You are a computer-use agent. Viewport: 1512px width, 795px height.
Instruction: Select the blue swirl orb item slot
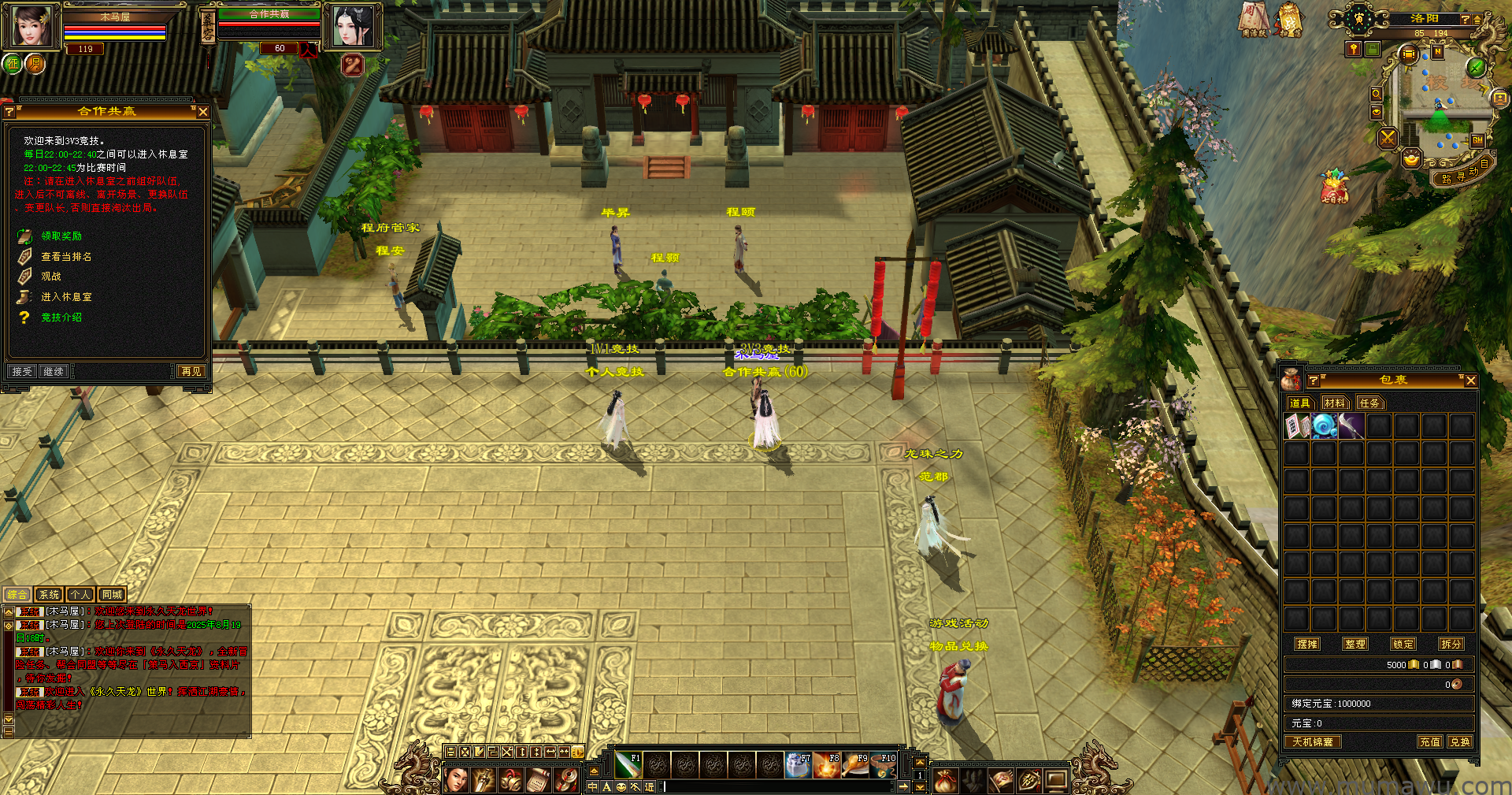pyautogui.click(x=1325, y=426)
